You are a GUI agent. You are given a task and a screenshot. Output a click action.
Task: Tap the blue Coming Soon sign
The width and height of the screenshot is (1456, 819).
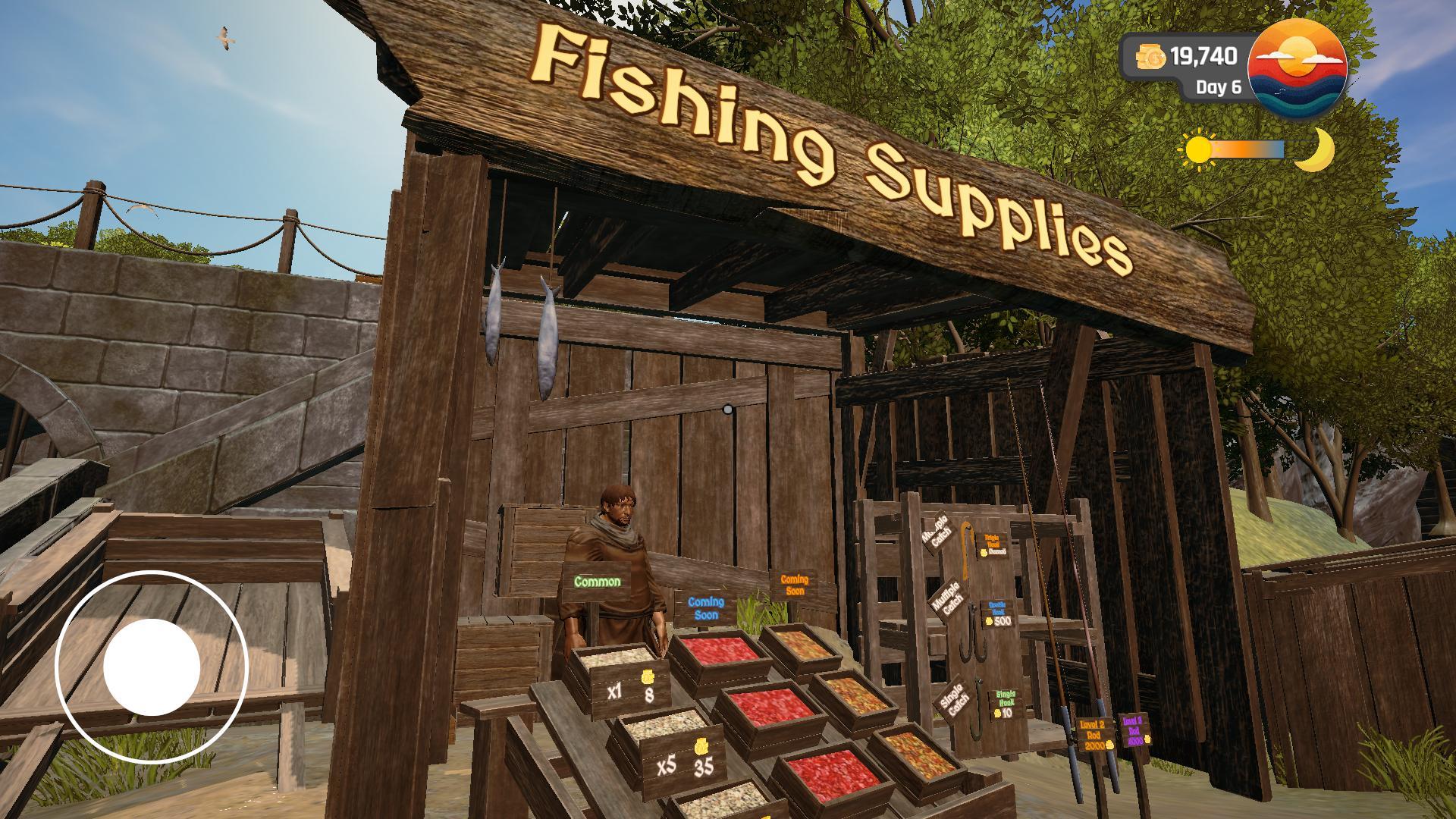(704, 608)
